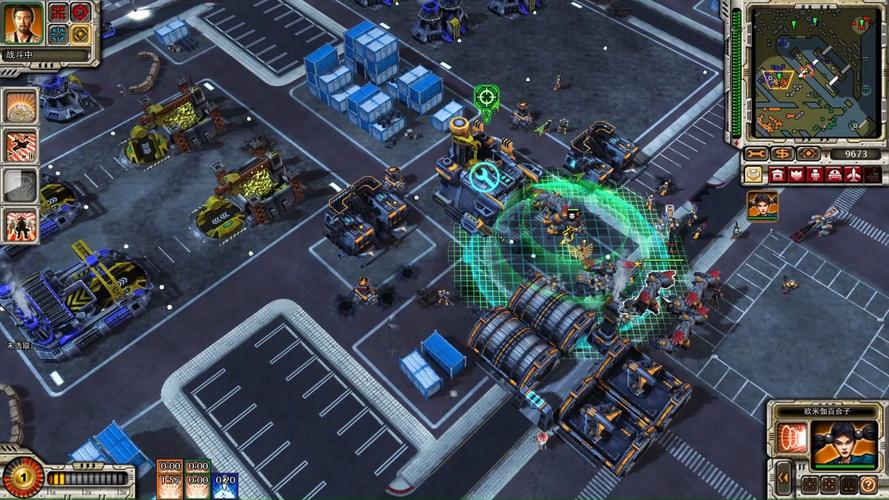The height and width of the screenshot is (500, 889).
Task: Activate the yellow co-commander order icon
Action: (80, 33)
